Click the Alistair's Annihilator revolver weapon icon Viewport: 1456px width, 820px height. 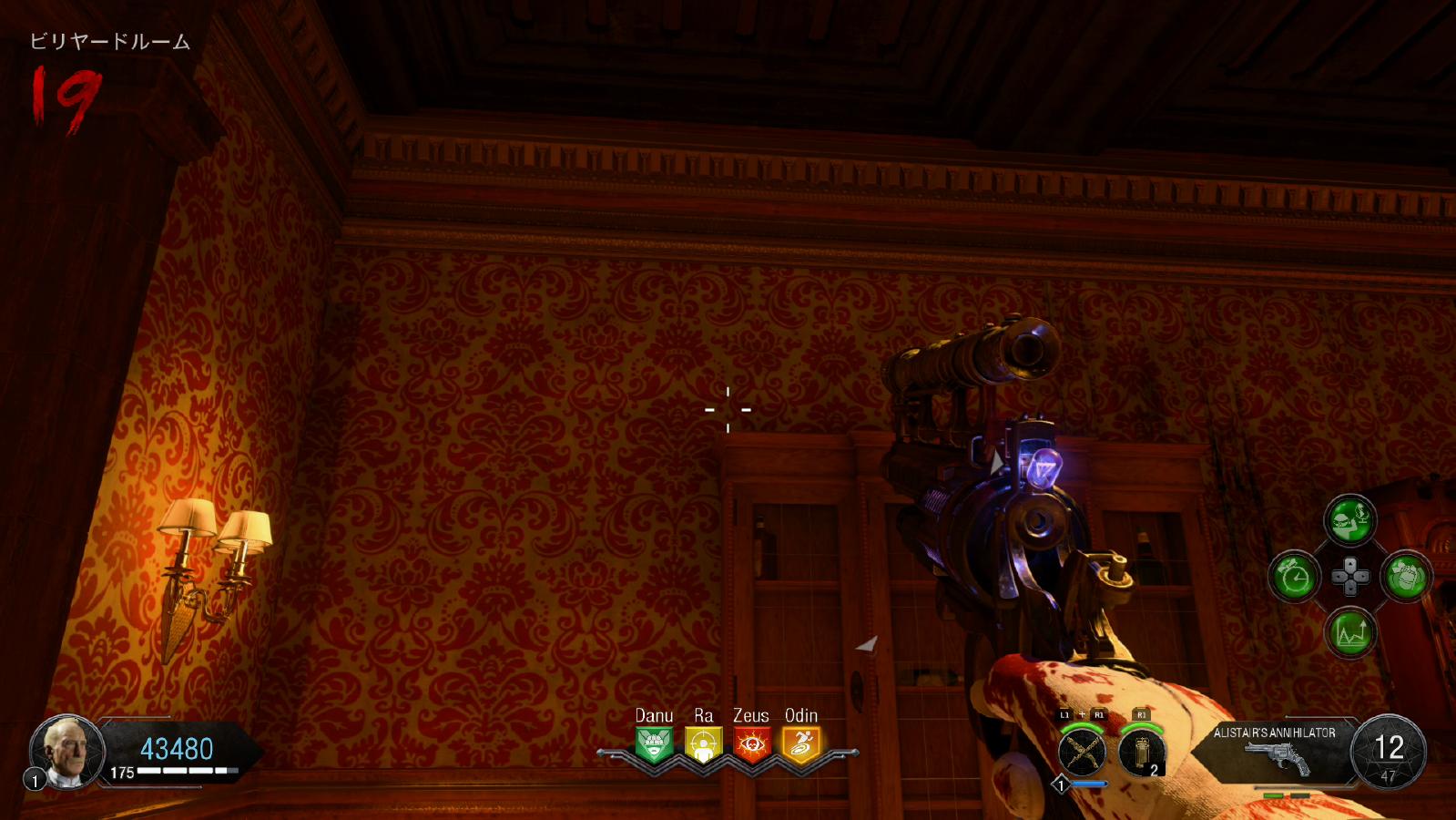click(x=1280, y=758)
